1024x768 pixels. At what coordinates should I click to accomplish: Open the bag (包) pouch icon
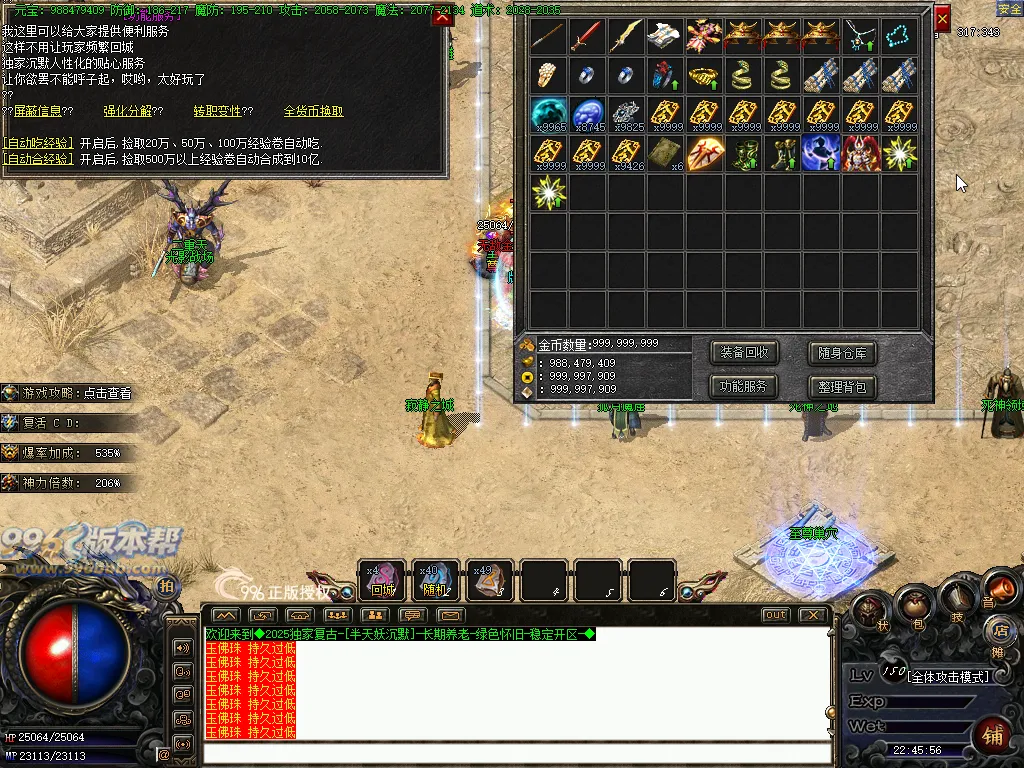[x=915, y=603]
